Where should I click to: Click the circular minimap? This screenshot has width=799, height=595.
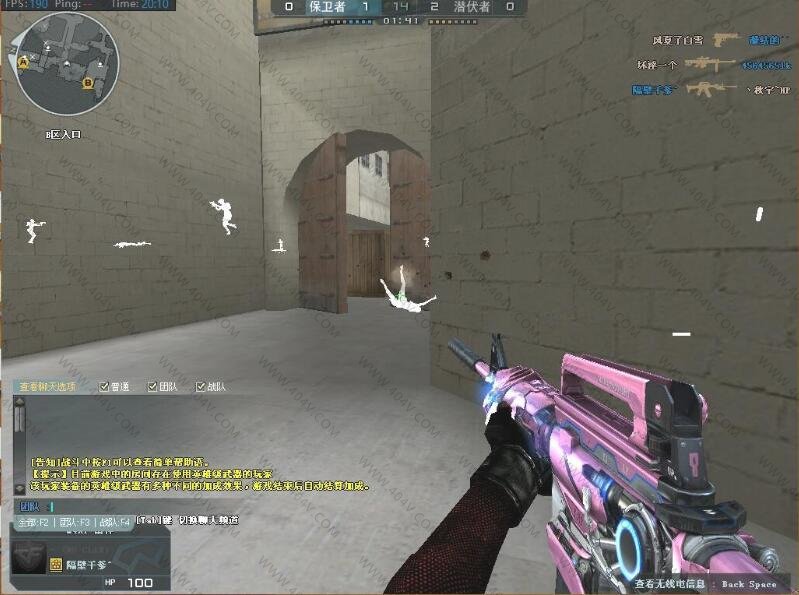tap(68, 63)
